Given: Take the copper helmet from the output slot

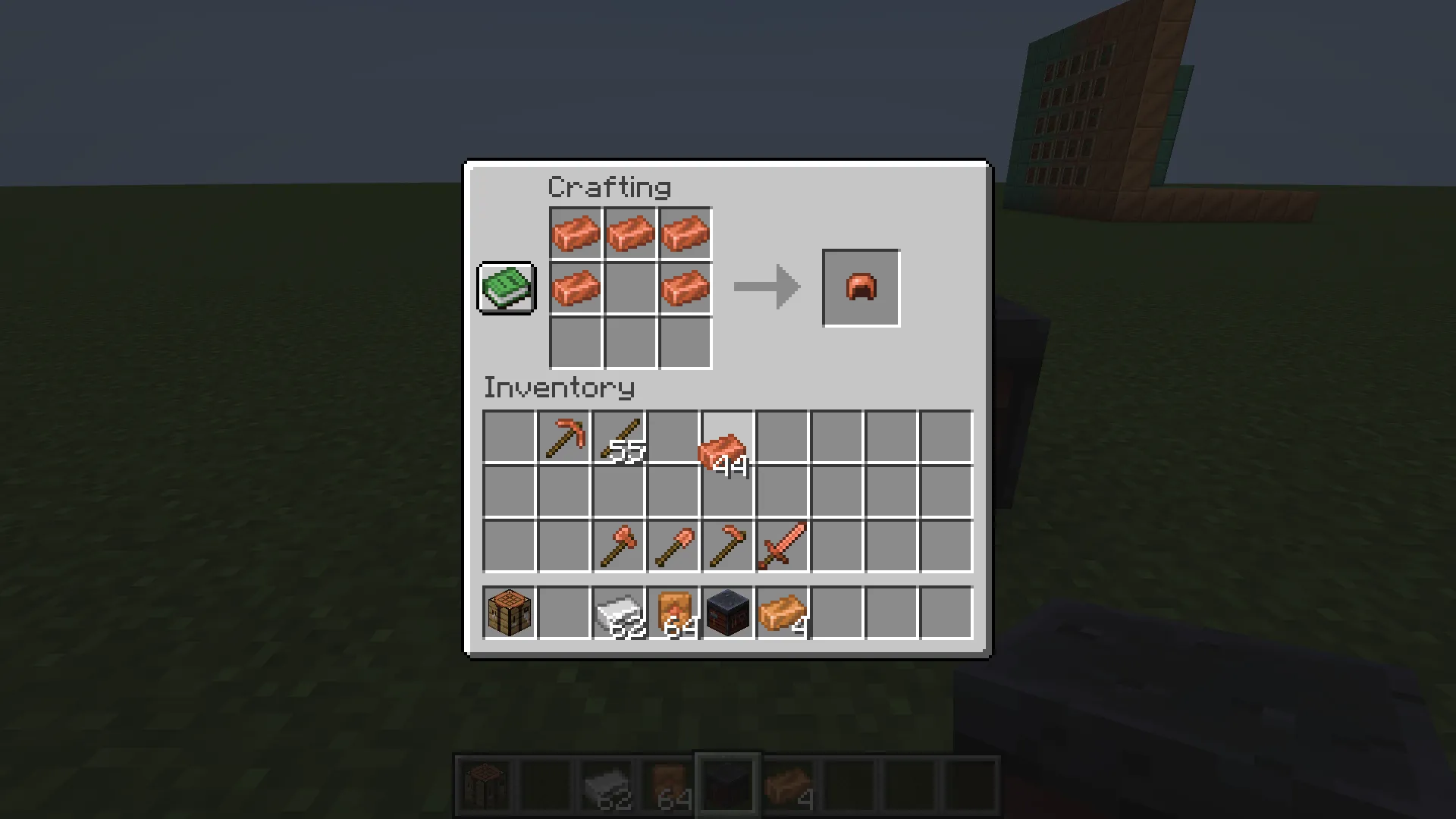Looking at the screenshot, I should [861, 287].
